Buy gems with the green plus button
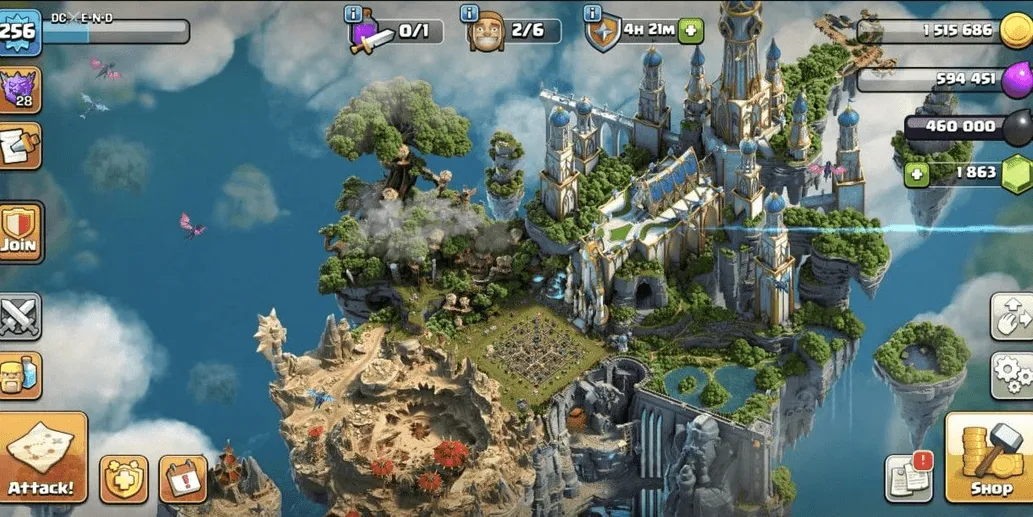 click(x=916, y=173)
